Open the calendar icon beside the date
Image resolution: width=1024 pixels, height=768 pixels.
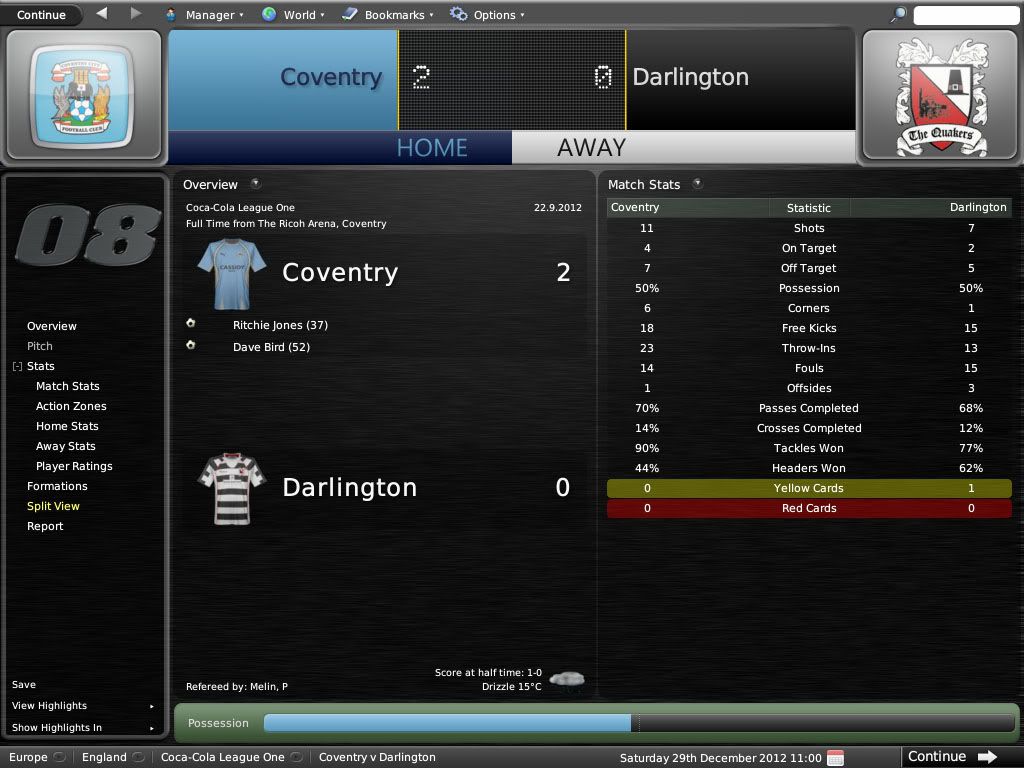[x=836, y=757]
